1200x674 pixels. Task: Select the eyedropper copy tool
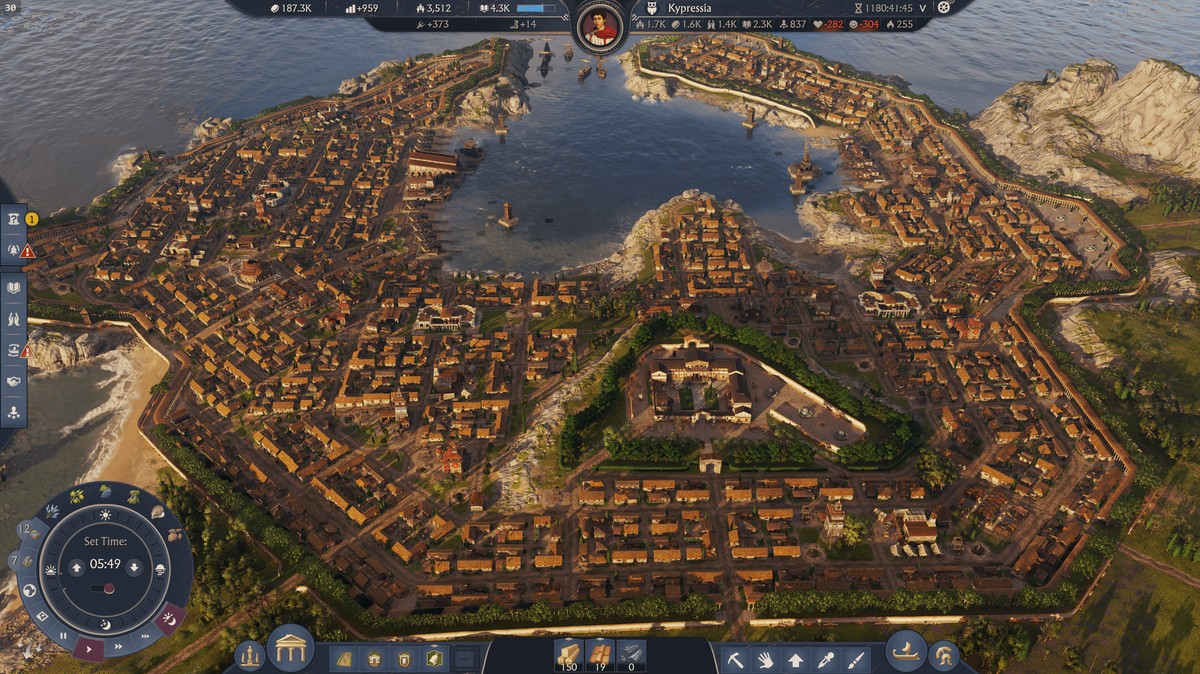pos(827,659)
